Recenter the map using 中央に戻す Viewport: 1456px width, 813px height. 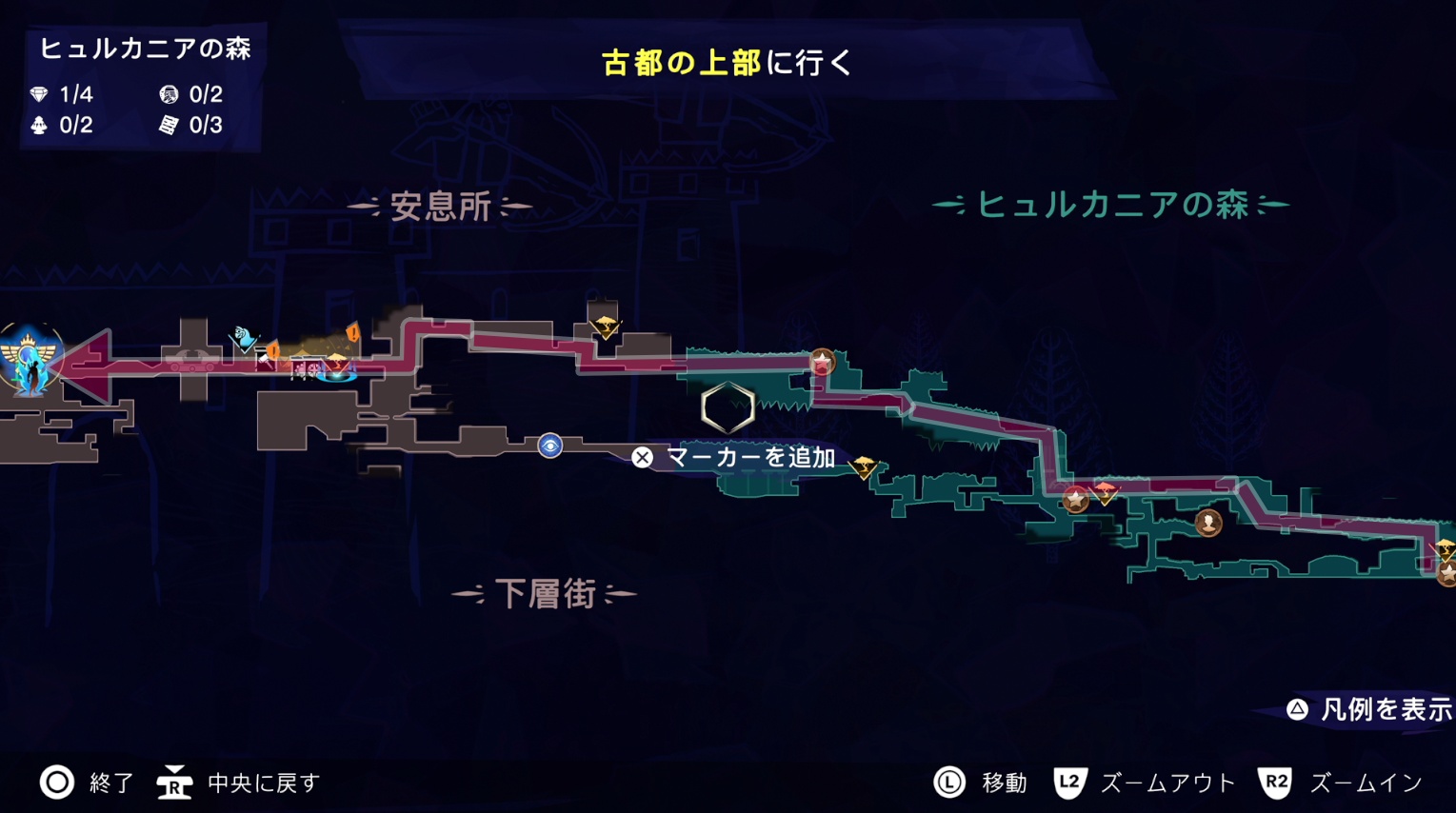click(x=238, y=783)
